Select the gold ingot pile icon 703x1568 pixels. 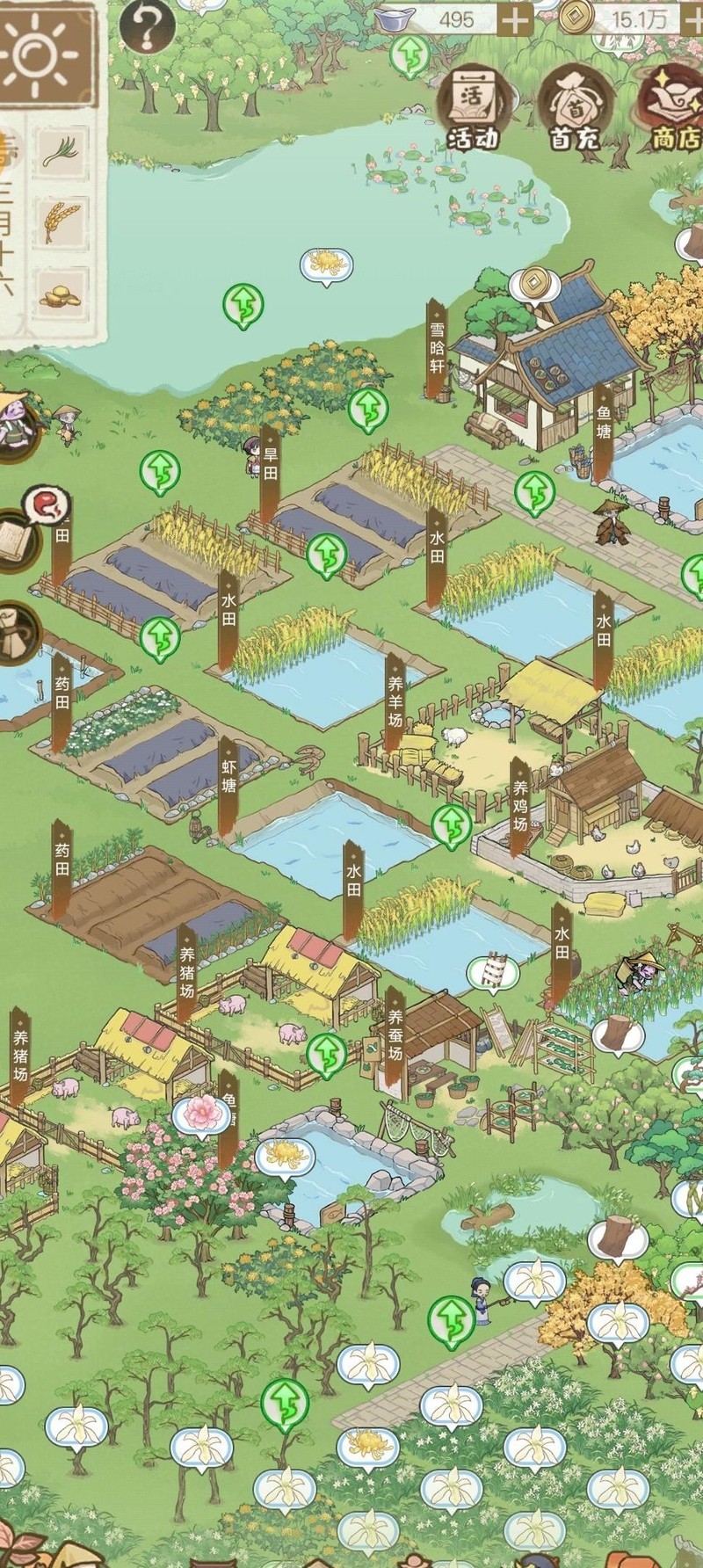[x=60, y=295]
